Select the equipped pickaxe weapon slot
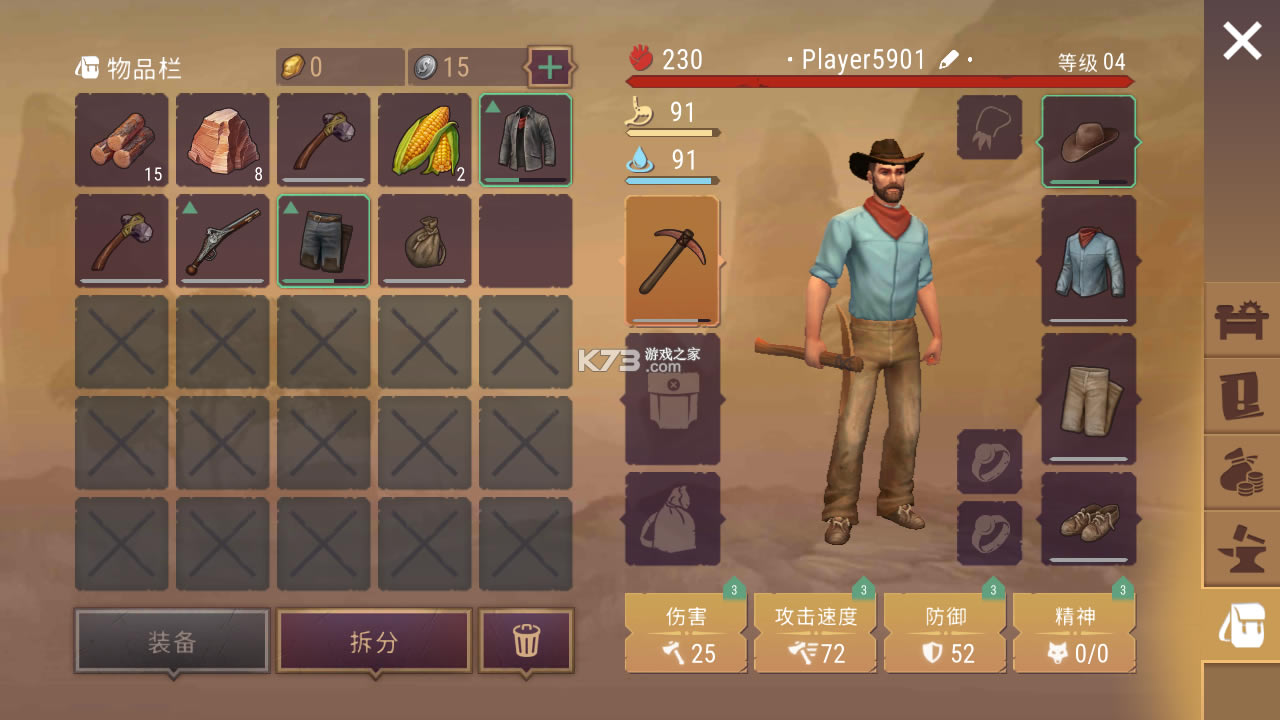1280x720 pixels. click(672, 260)
